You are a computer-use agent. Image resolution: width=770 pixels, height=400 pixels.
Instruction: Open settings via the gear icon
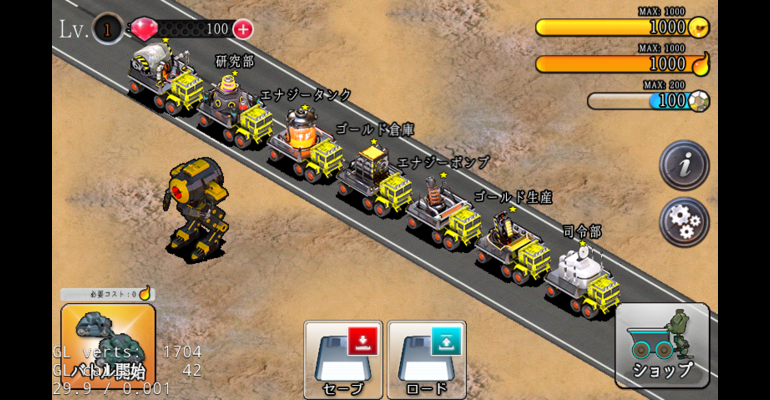684,221
